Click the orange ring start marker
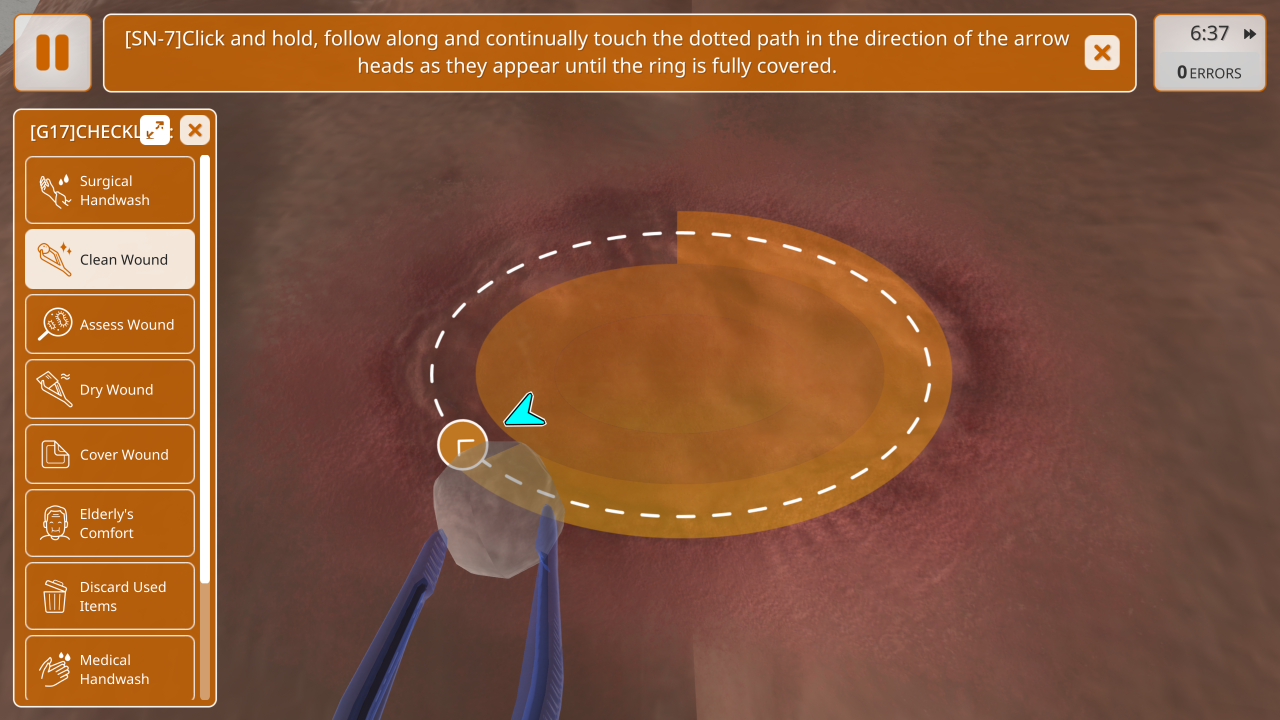This screenshot has height=720, width=1280. click(x=462, y=445)
